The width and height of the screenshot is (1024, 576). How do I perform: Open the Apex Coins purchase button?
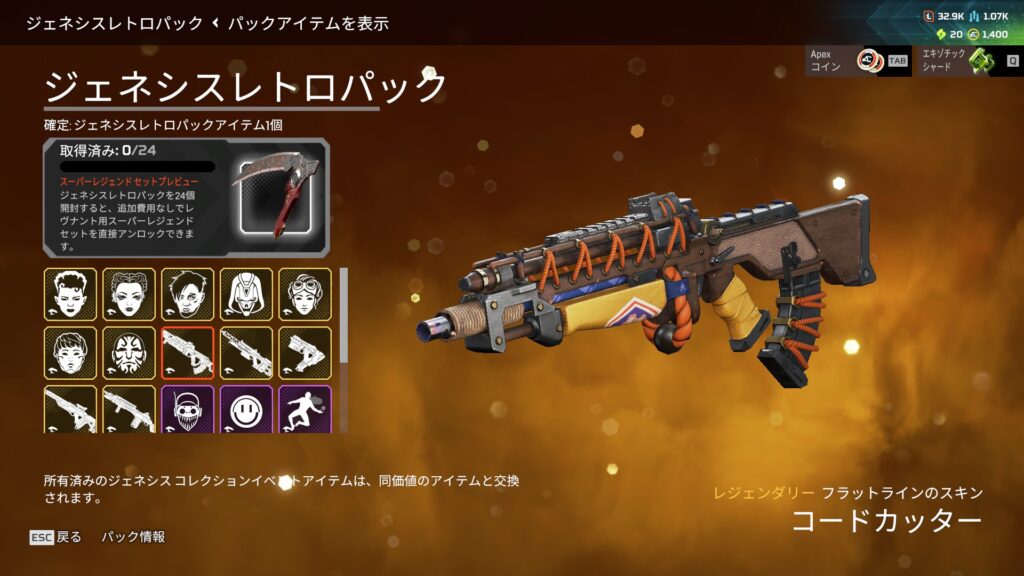click(x=857, y=61)
